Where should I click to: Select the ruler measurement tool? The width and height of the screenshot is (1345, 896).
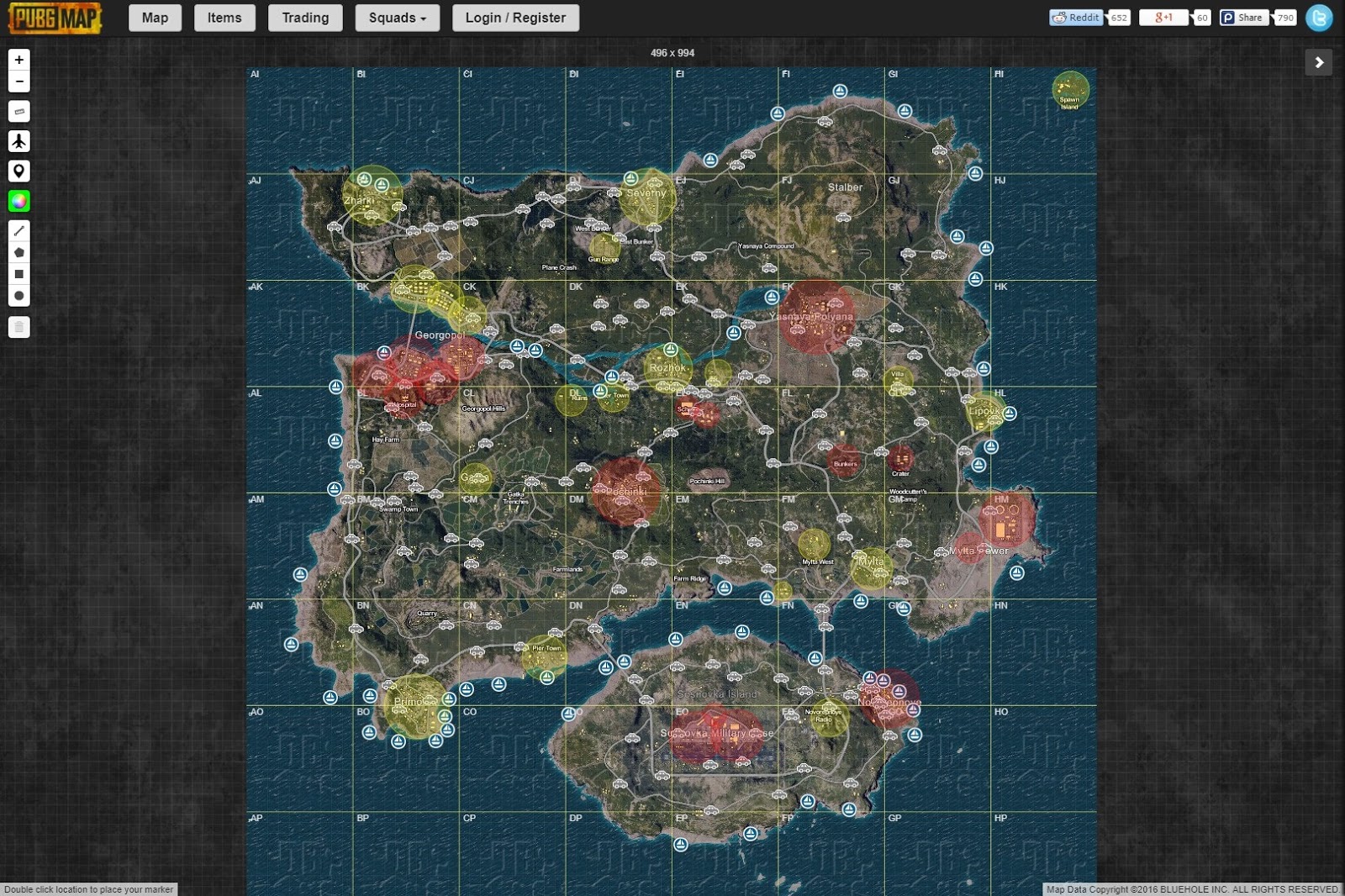(18, 111)
